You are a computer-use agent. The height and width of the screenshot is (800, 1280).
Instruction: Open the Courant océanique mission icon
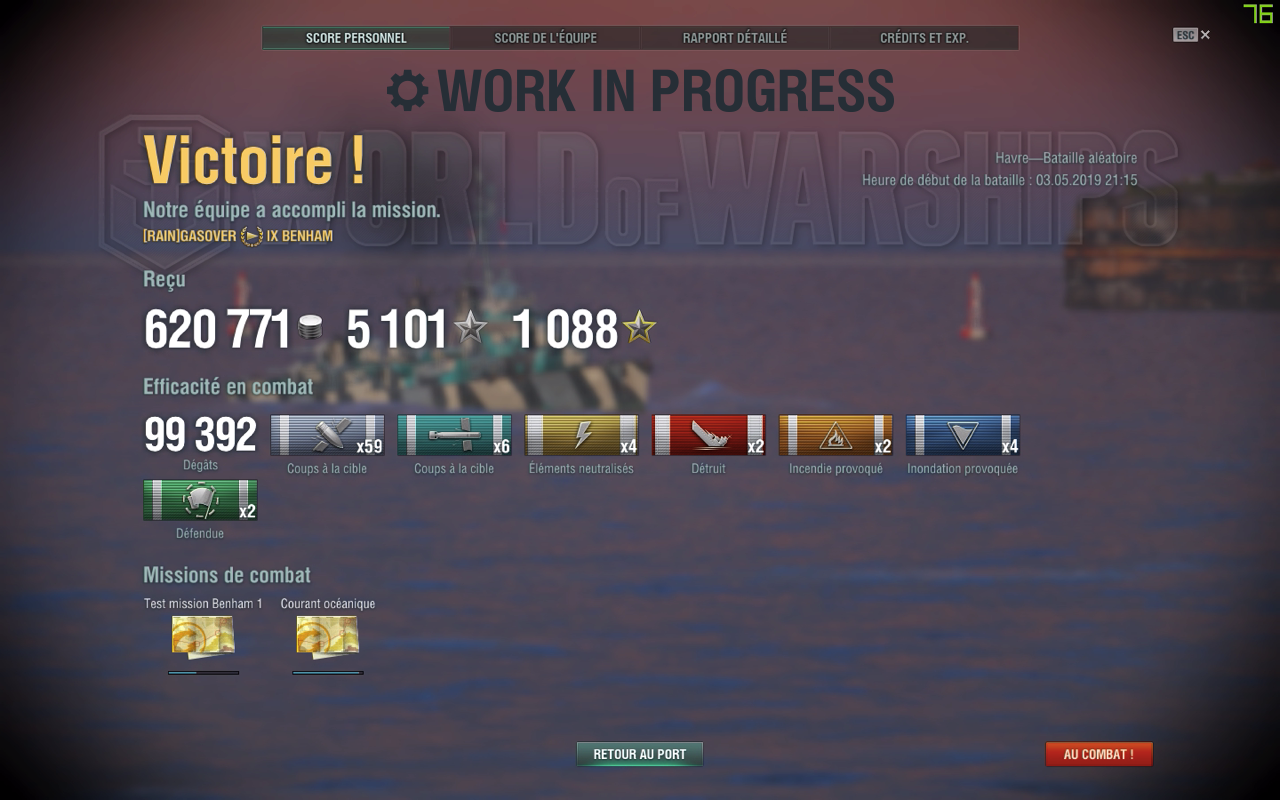click(x=327, y=636)
